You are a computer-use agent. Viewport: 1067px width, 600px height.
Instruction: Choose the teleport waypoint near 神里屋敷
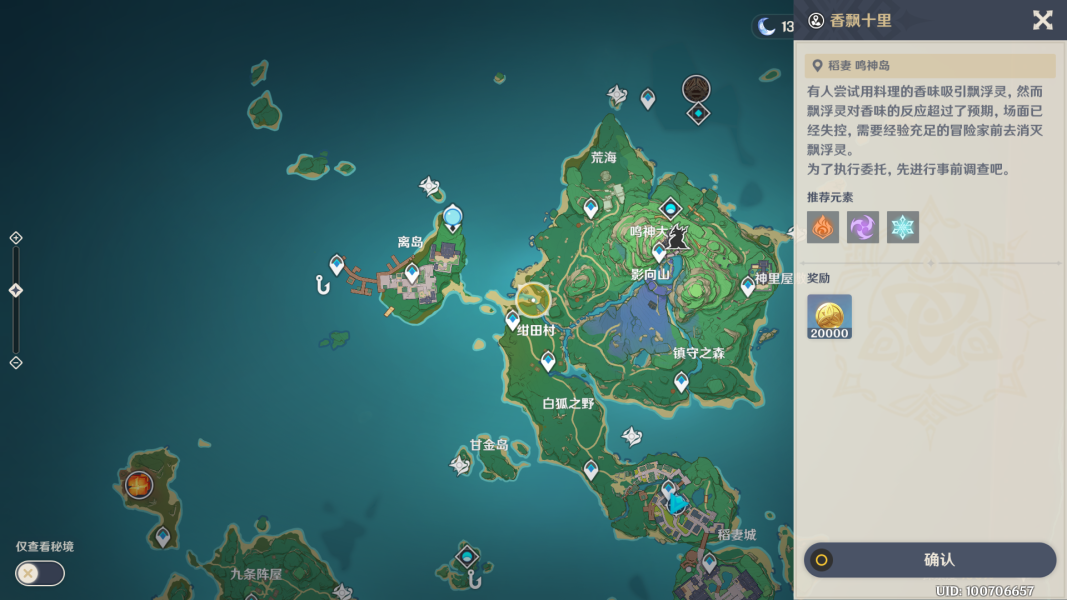(x=748, y=287)
